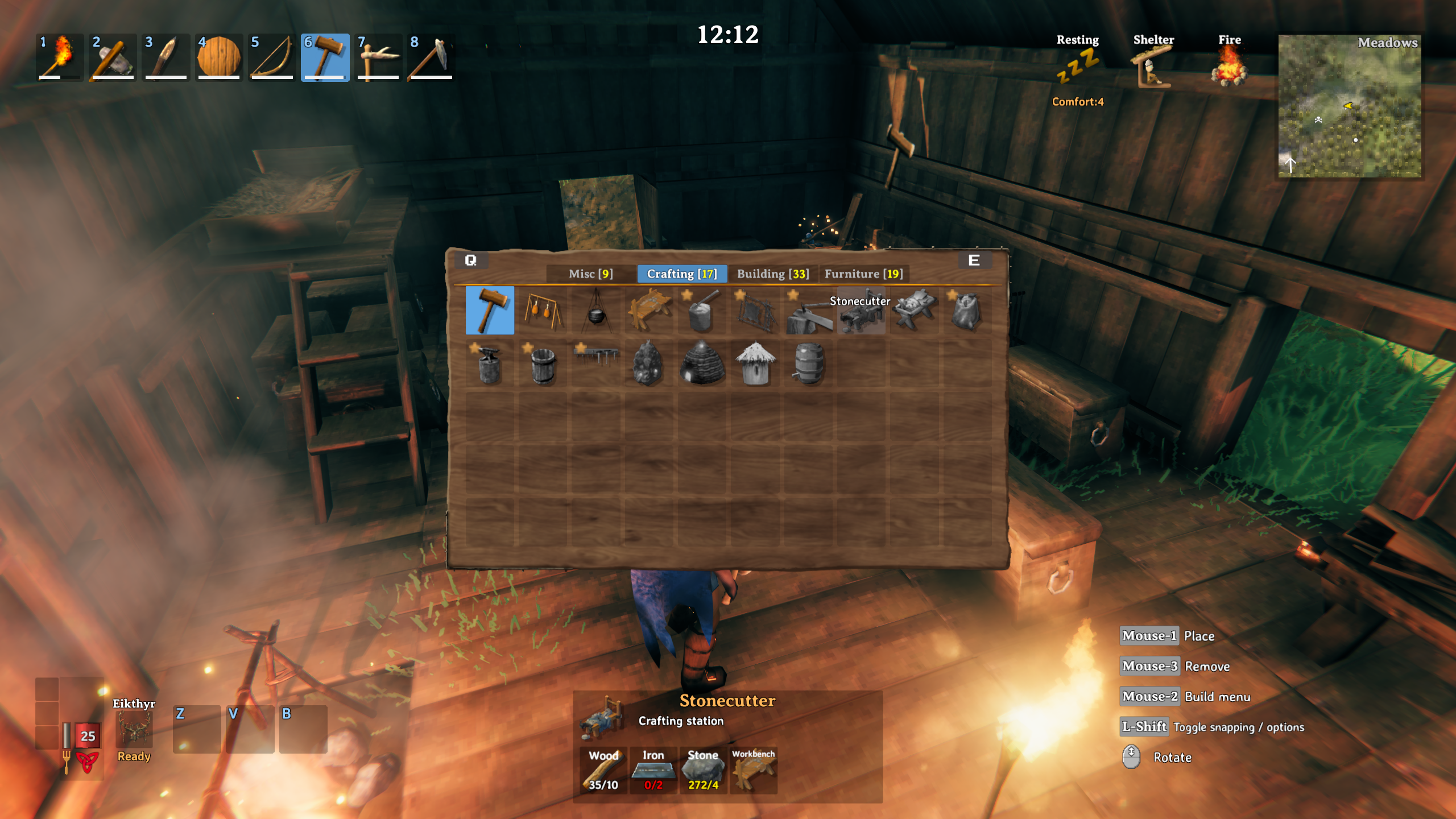Equip the bow from the hotbar
The width and height of the screenshot is (1456, 819).
coord(272,57)
